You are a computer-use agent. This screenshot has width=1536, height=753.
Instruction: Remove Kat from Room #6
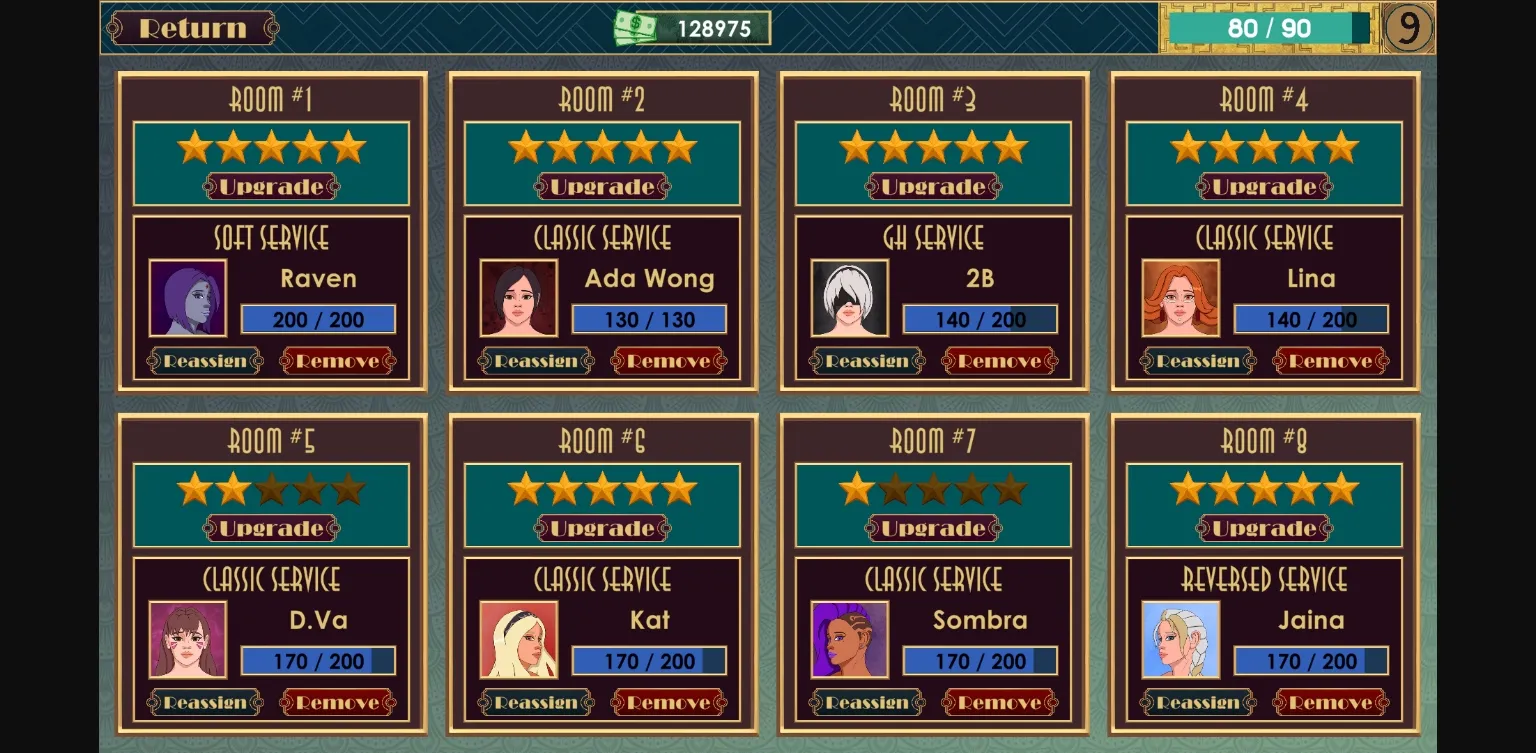tap(669, 703)
